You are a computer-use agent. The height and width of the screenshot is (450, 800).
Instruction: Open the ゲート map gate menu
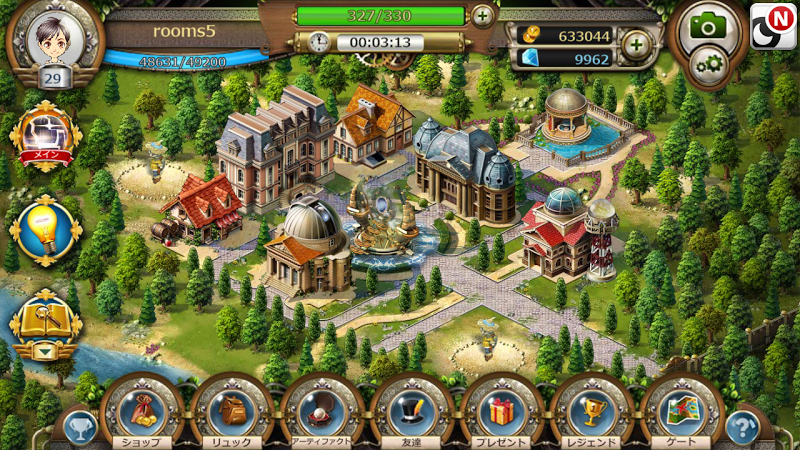tap(680, 411)
